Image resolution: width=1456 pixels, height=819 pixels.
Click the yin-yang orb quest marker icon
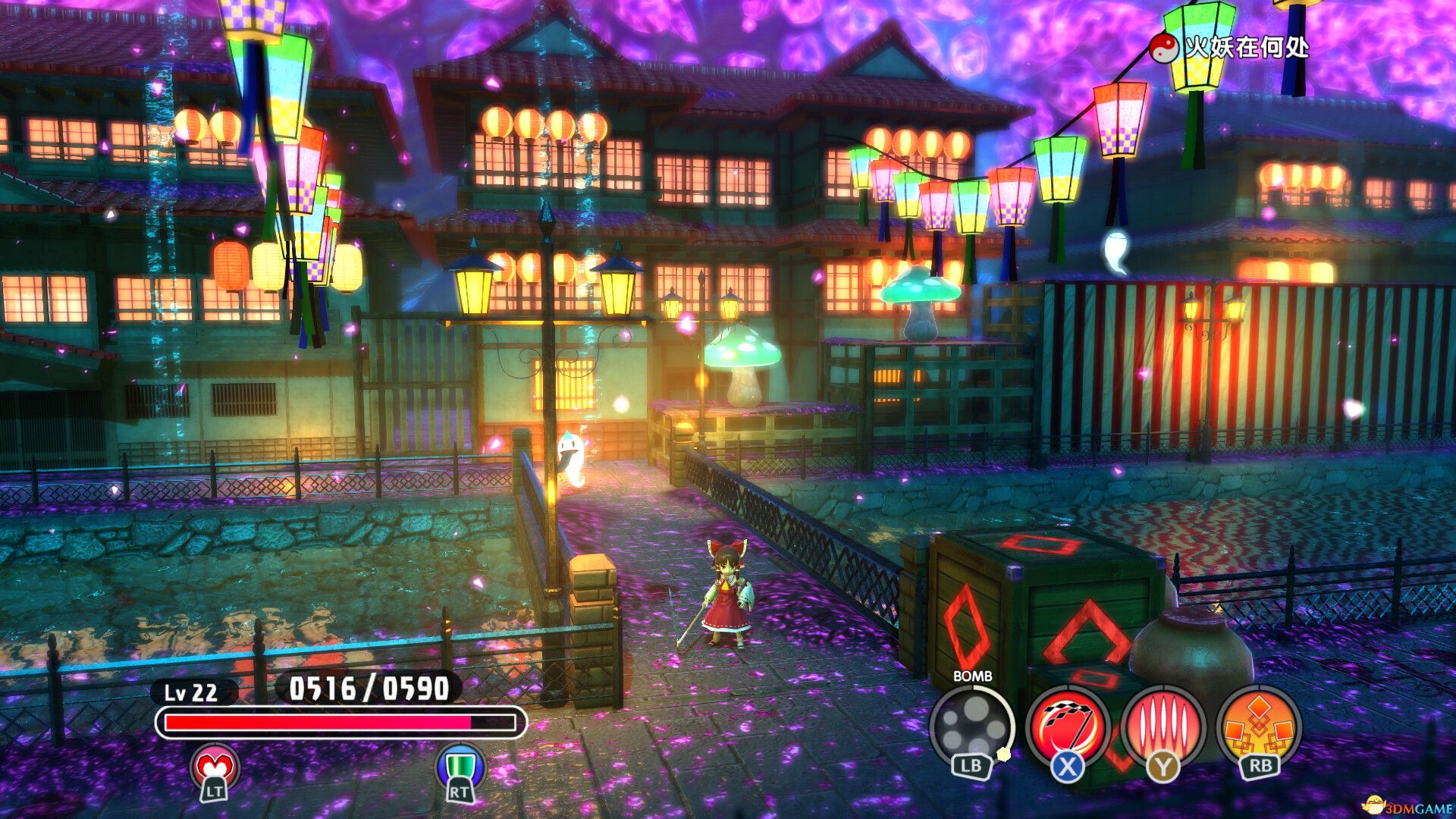(x=1164, y=45)
